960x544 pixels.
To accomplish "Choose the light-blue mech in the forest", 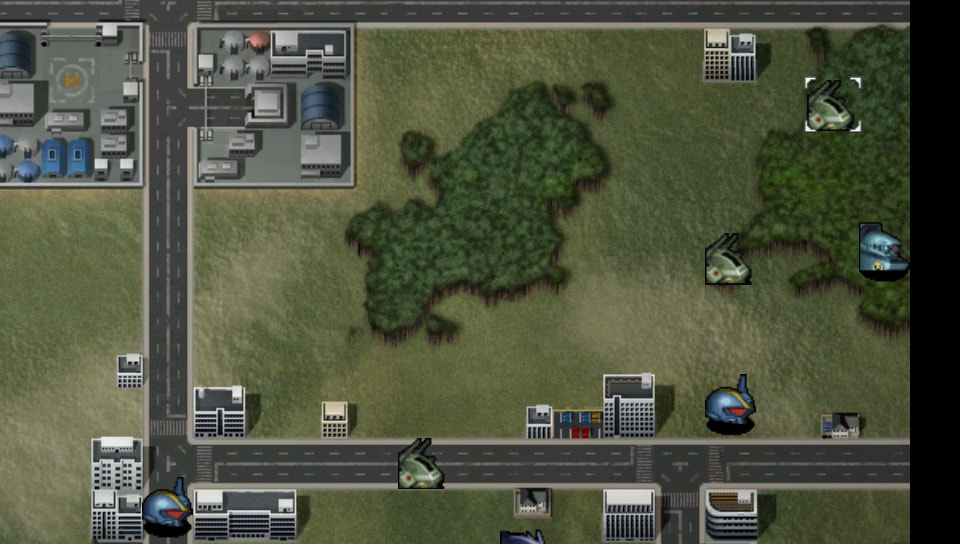I will click(882, 251).
